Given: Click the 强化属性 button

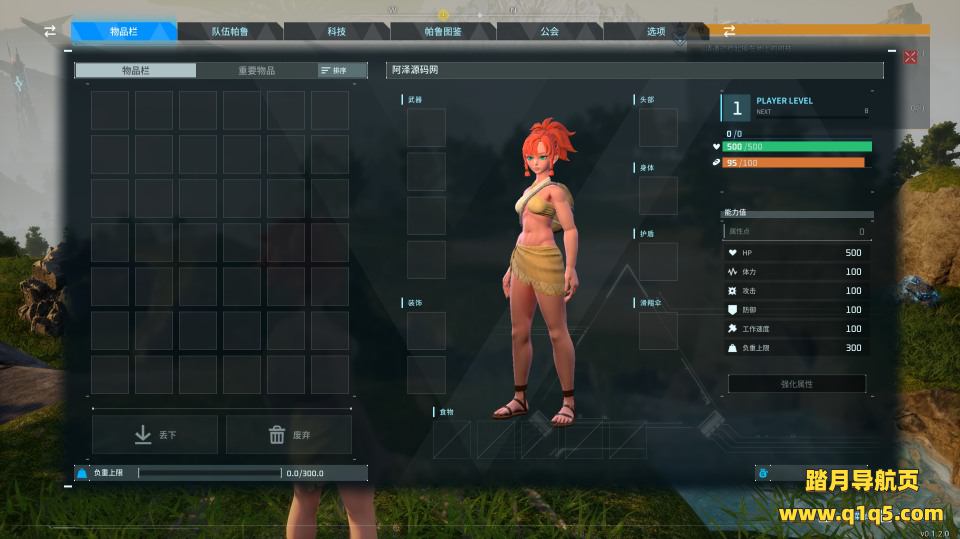Looking at the screenshot, I should pyautogui.click(x=796, y=384).
